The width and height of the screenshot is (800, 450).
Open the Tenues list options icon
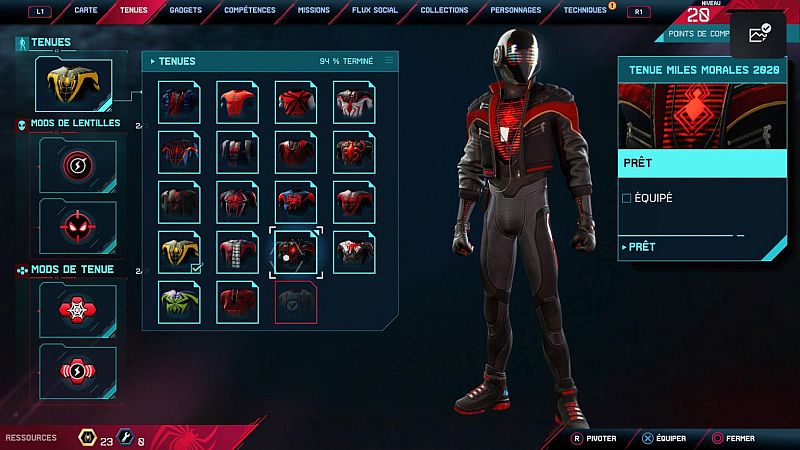point(389,61)
